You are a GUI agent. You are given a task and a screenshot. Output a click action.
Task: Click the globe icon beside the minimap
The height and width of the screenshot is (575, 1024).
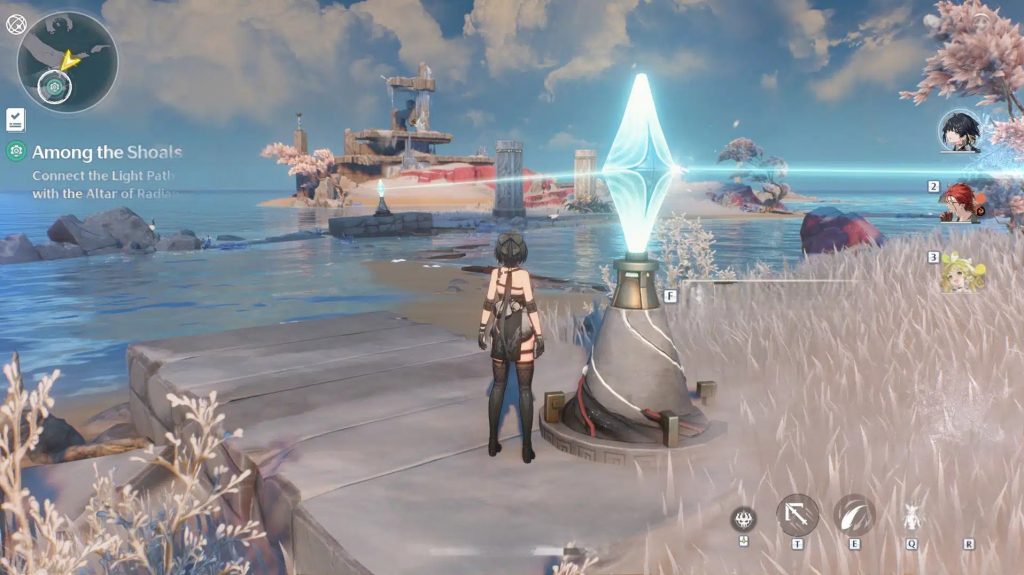pyautogui.click(x=16, y=24)
